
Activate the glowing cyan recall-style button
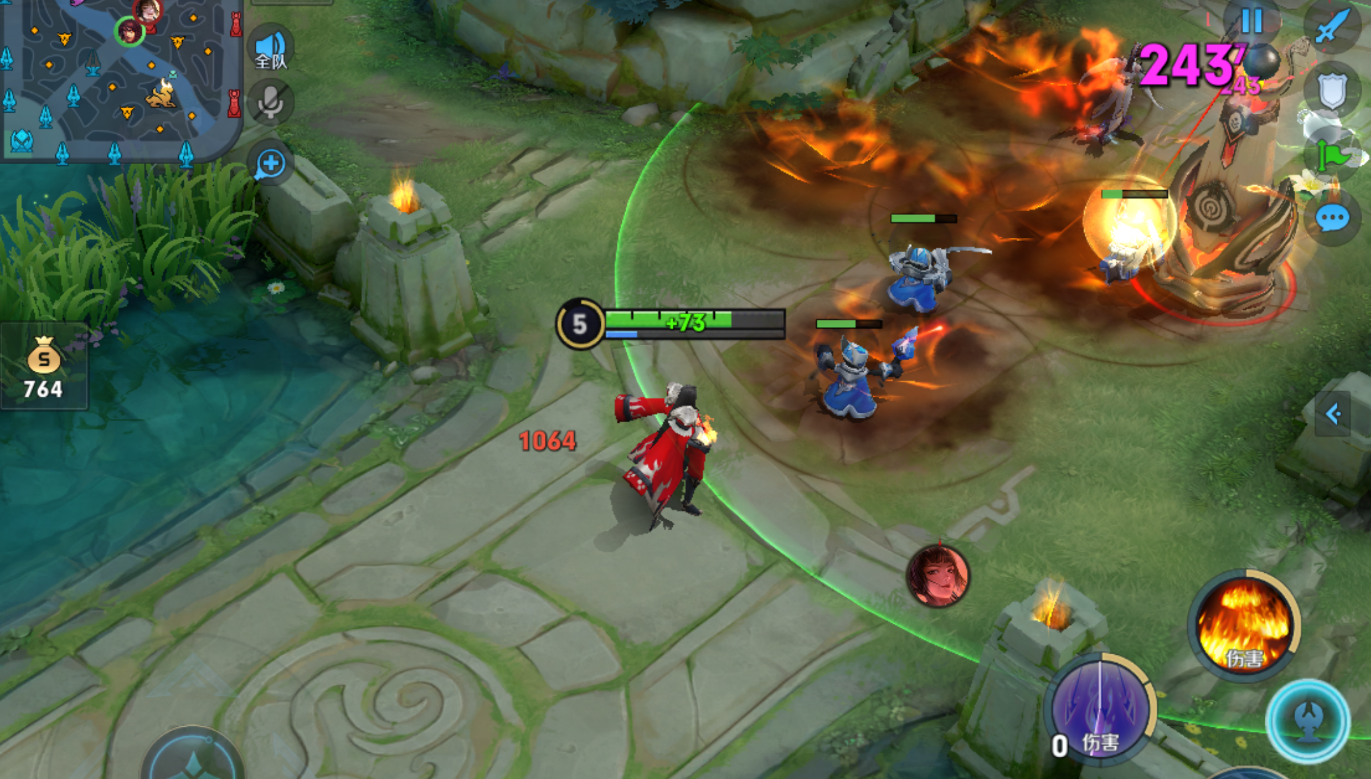[1308, 720]
